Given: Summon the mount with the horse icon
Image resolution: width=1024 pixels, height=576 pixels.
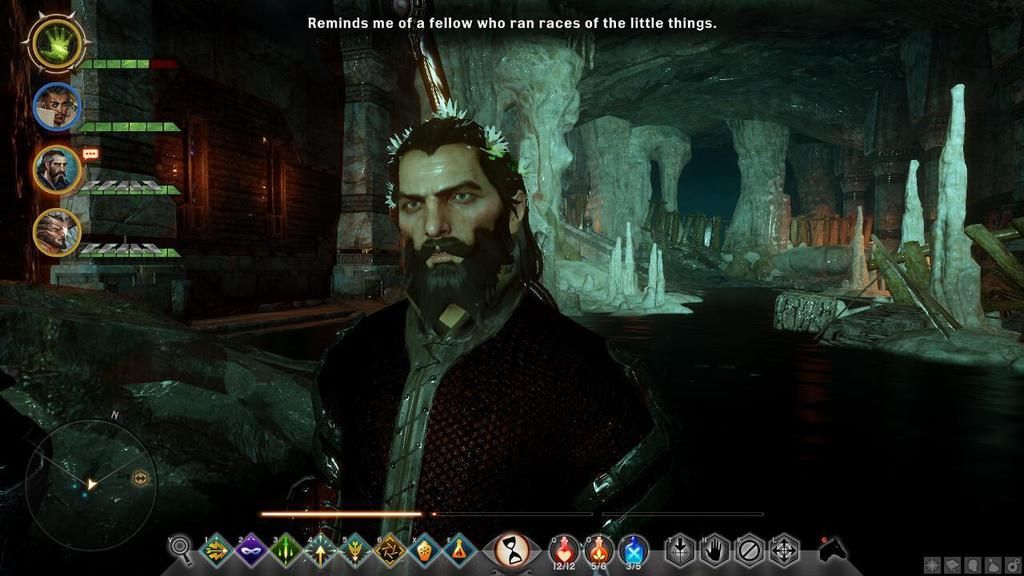Looking at the screenshot, I should pyautogui.click(x=832, y=549).
